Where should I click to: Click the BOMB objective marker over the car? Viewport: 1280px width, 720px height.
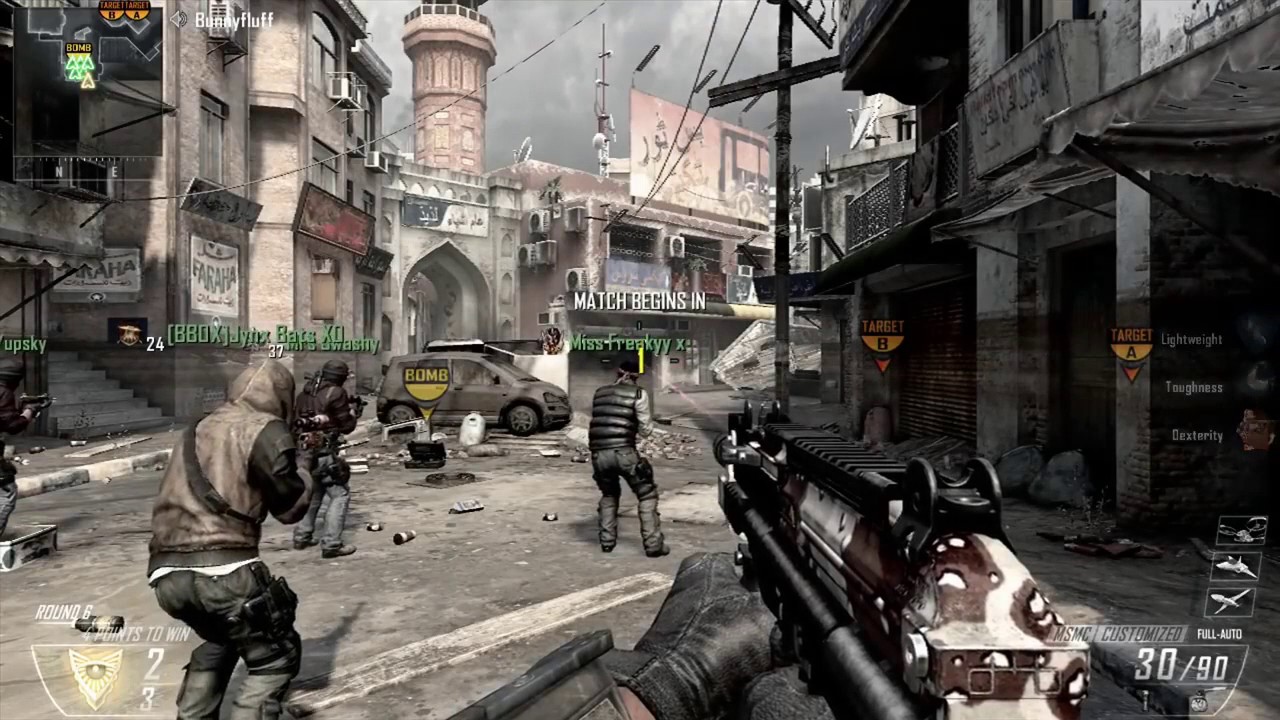click(427, 381)
